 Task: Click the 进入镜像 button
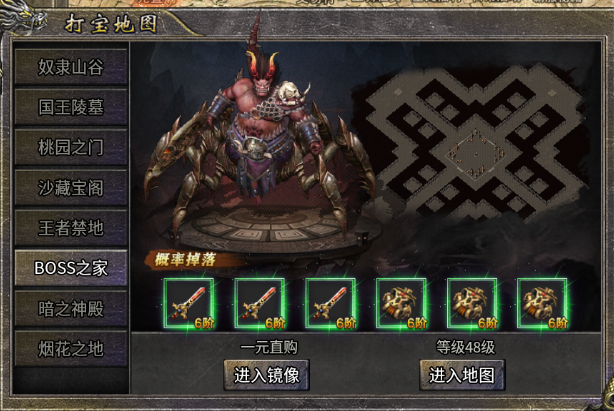(x=266, y=375)
